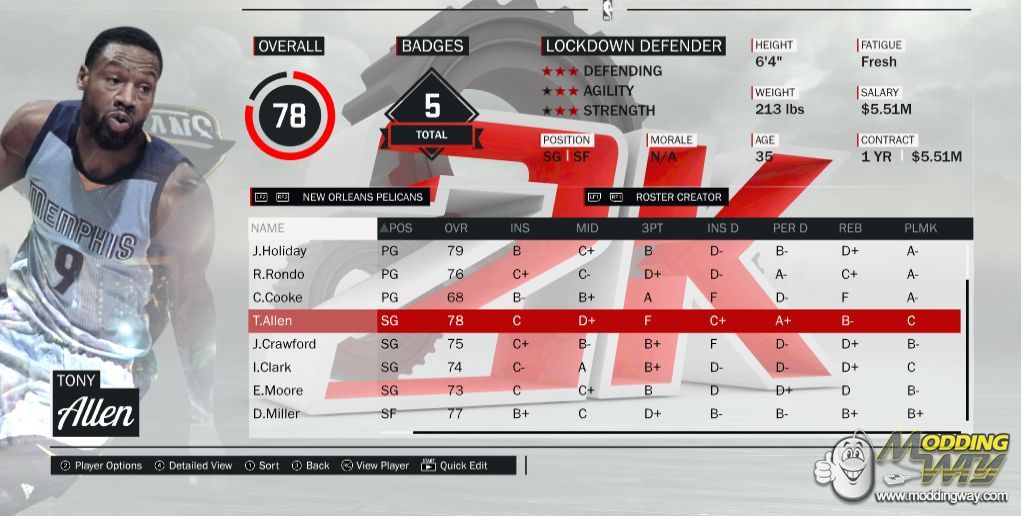
Task: Select D.Miller from the list
Action: coord(275,413)
